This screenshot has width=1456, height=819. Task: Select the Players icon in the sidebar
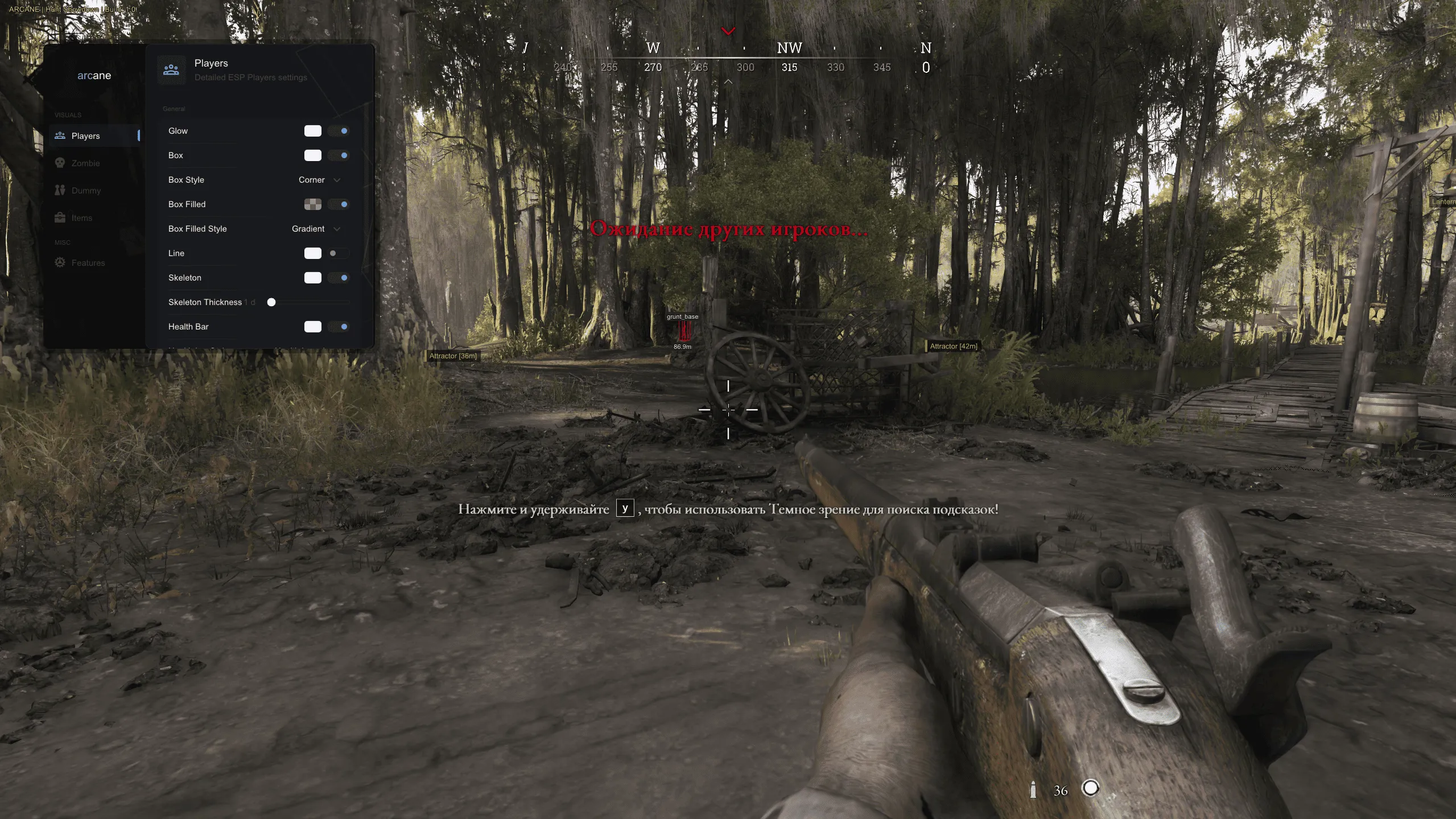61,135
